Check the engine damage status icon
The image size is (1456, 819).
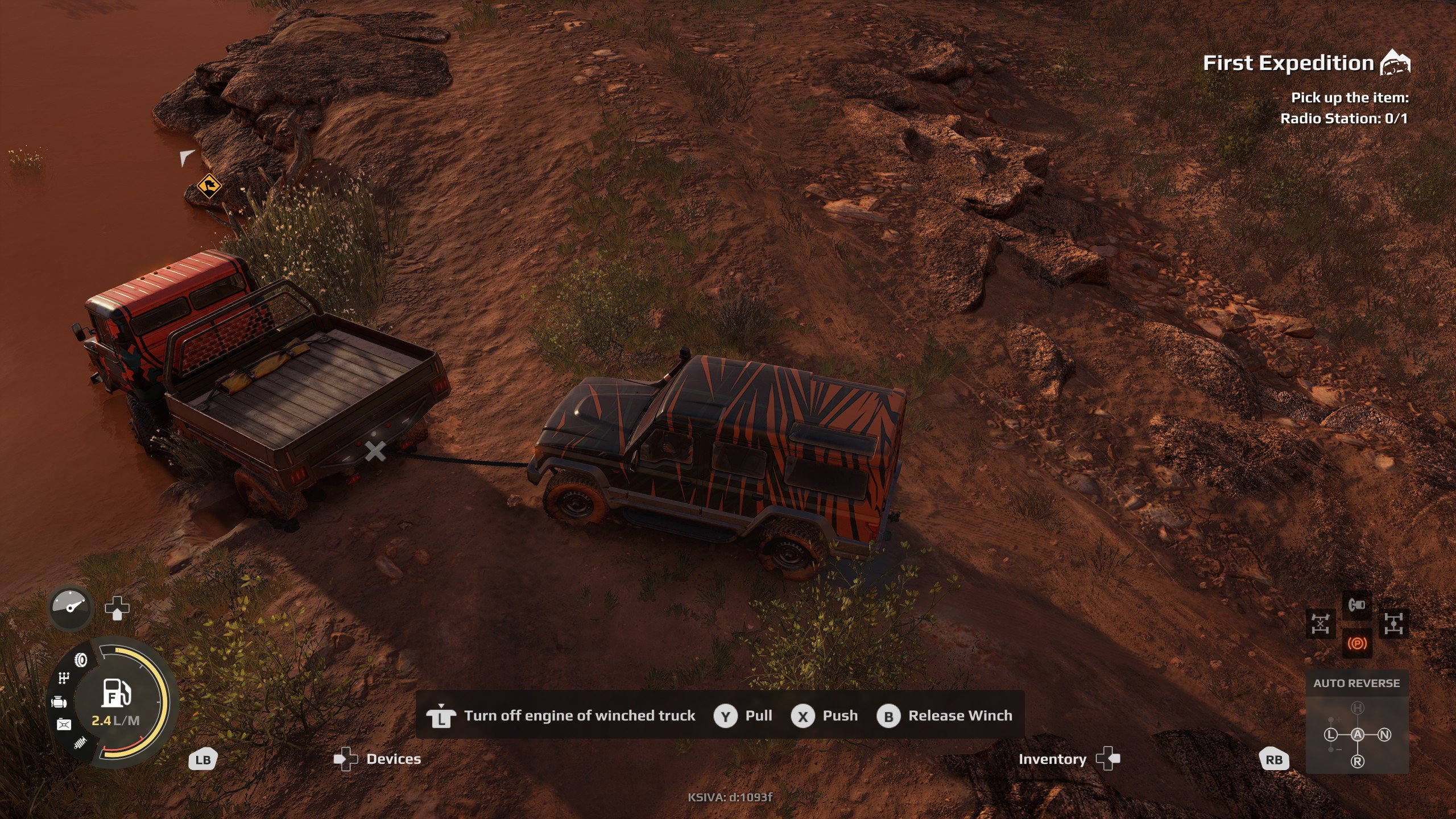click(59, 702)
